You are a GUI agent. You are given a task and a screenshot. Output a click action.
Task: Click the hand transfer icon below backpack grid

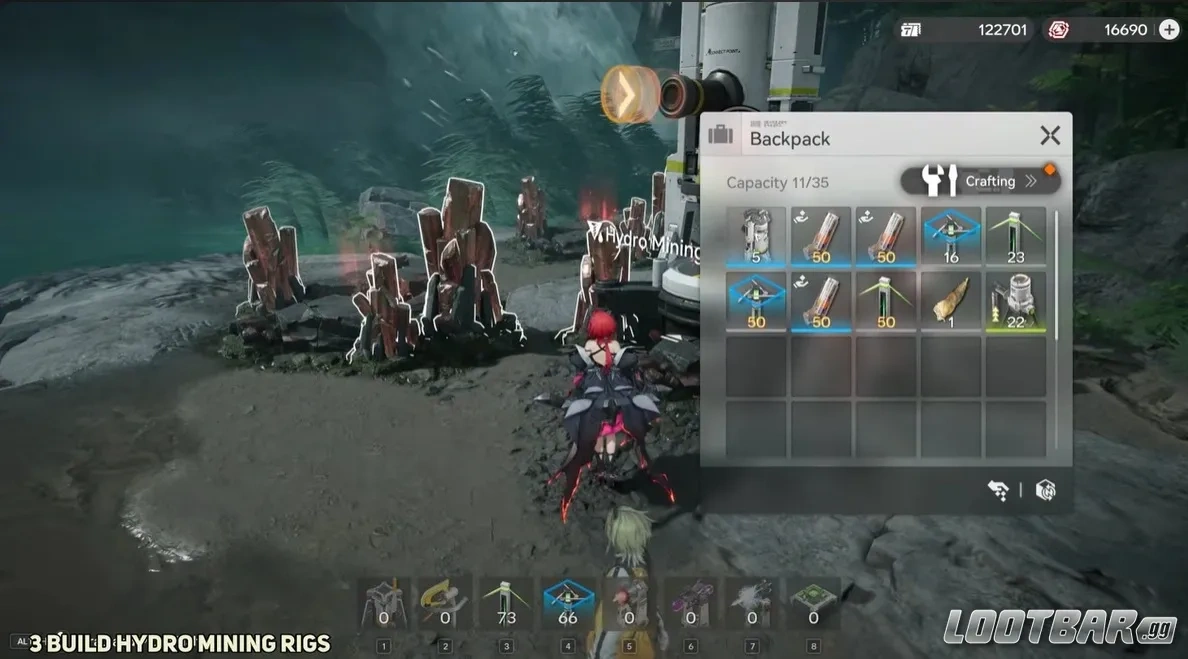pyautogui.click(x=997, y=490)
